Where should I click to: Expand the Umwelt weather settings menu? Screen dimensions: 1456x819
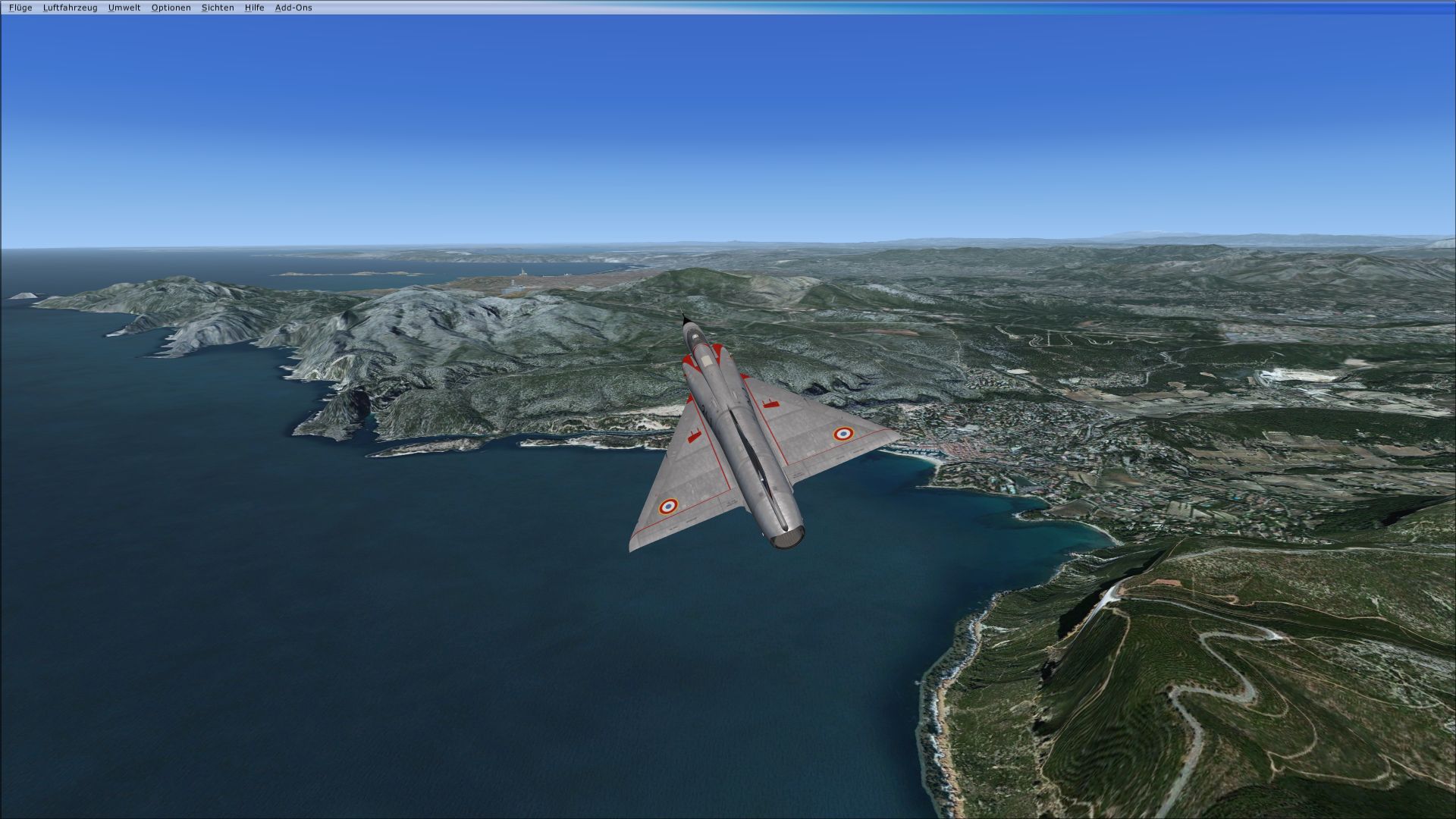click(x=126, y=8)
